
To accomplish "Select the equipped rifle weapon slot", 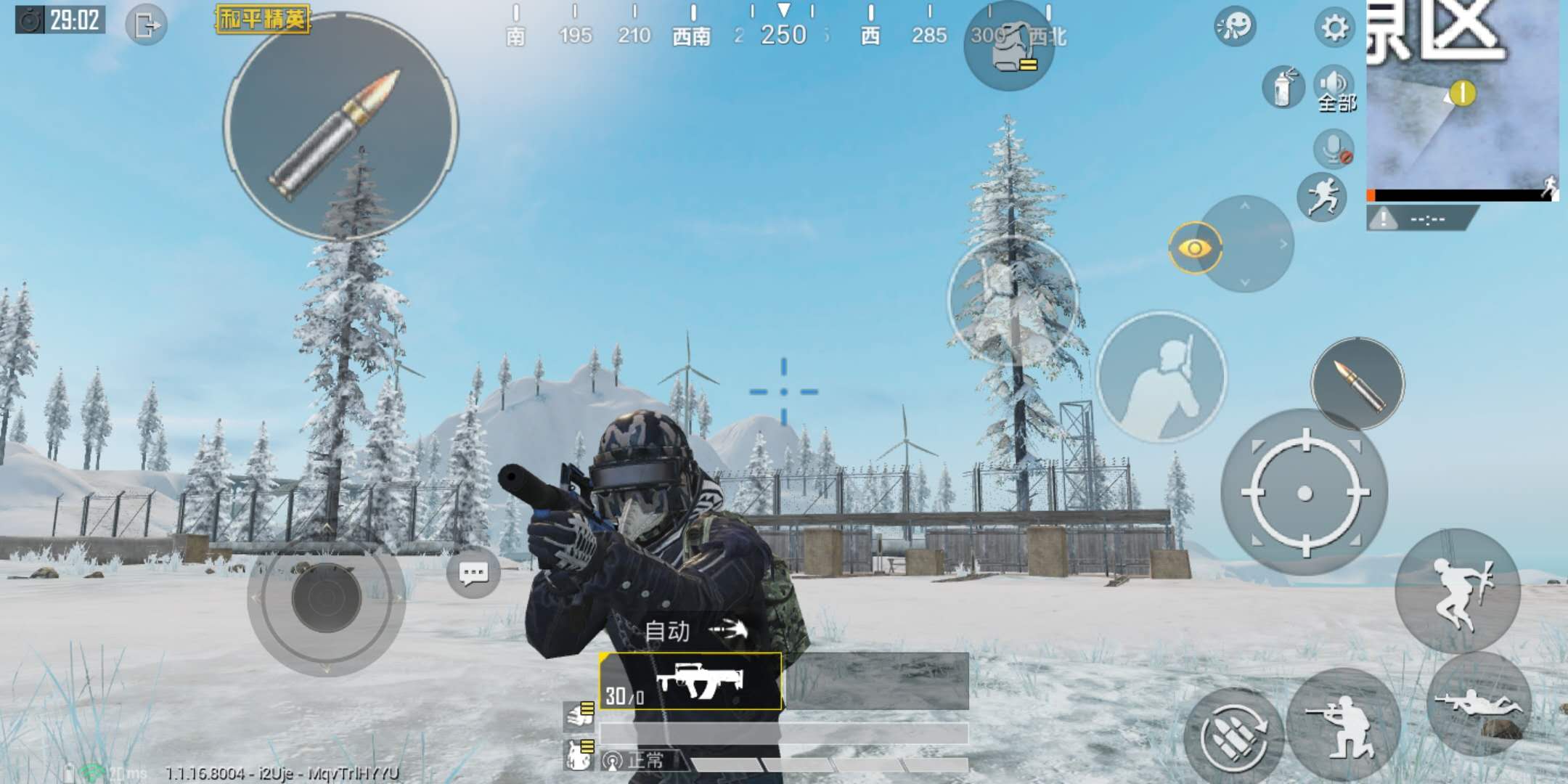I will click(690, 681).
